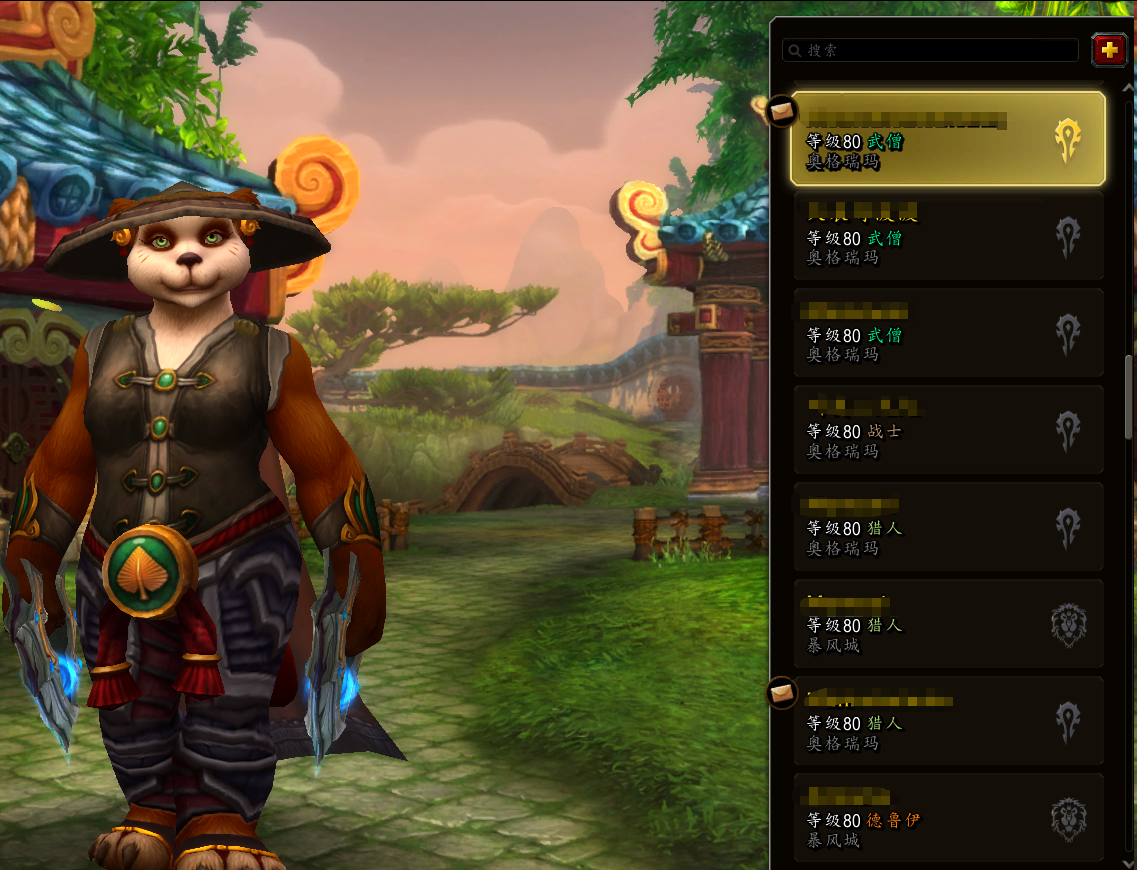Choose the level 80 warrior character
Image resolution: width=1137 pixels, height=870 pixels.
[948, 430]
